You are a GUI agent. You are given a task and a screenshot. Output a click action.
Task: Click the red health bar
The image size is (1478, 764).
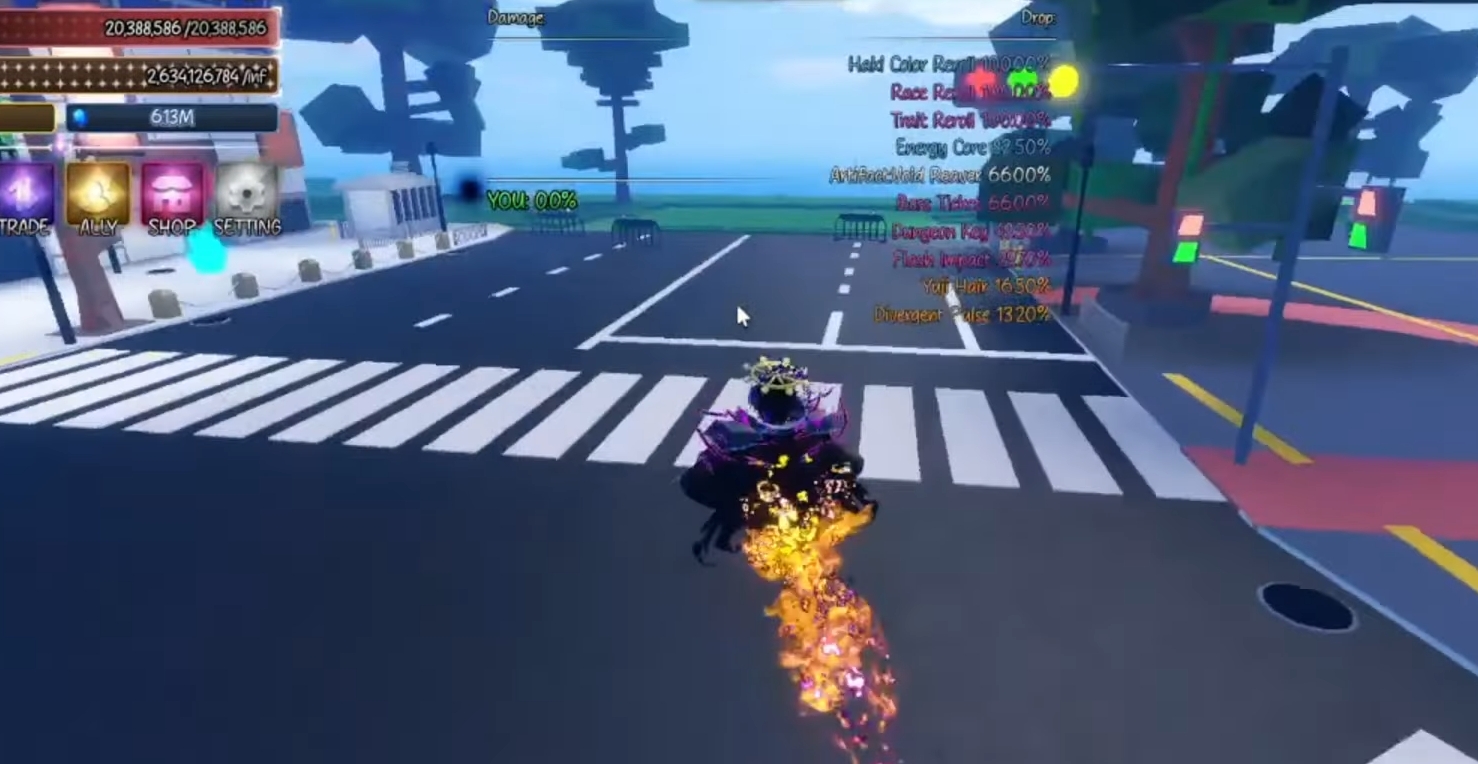[x=140, y=29]
